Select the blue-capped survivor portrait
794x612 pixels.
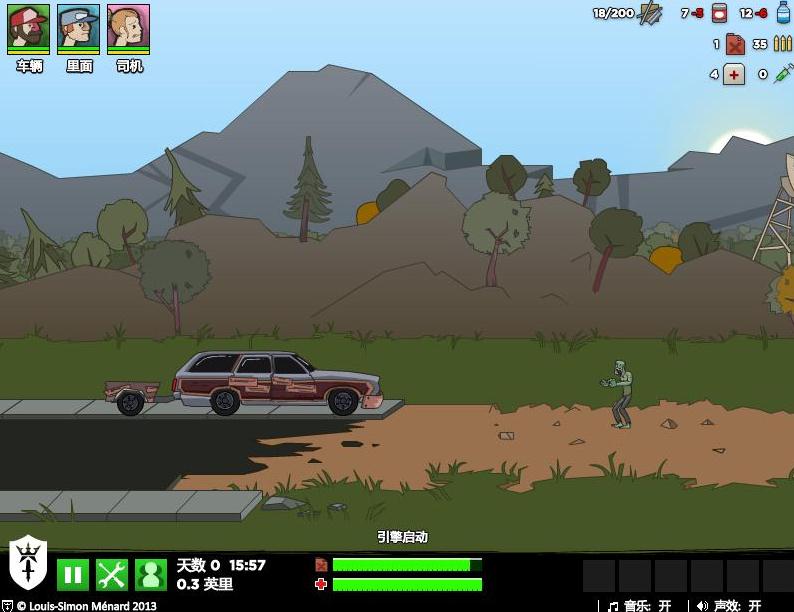pyautogui.click(x=78, y=27)
